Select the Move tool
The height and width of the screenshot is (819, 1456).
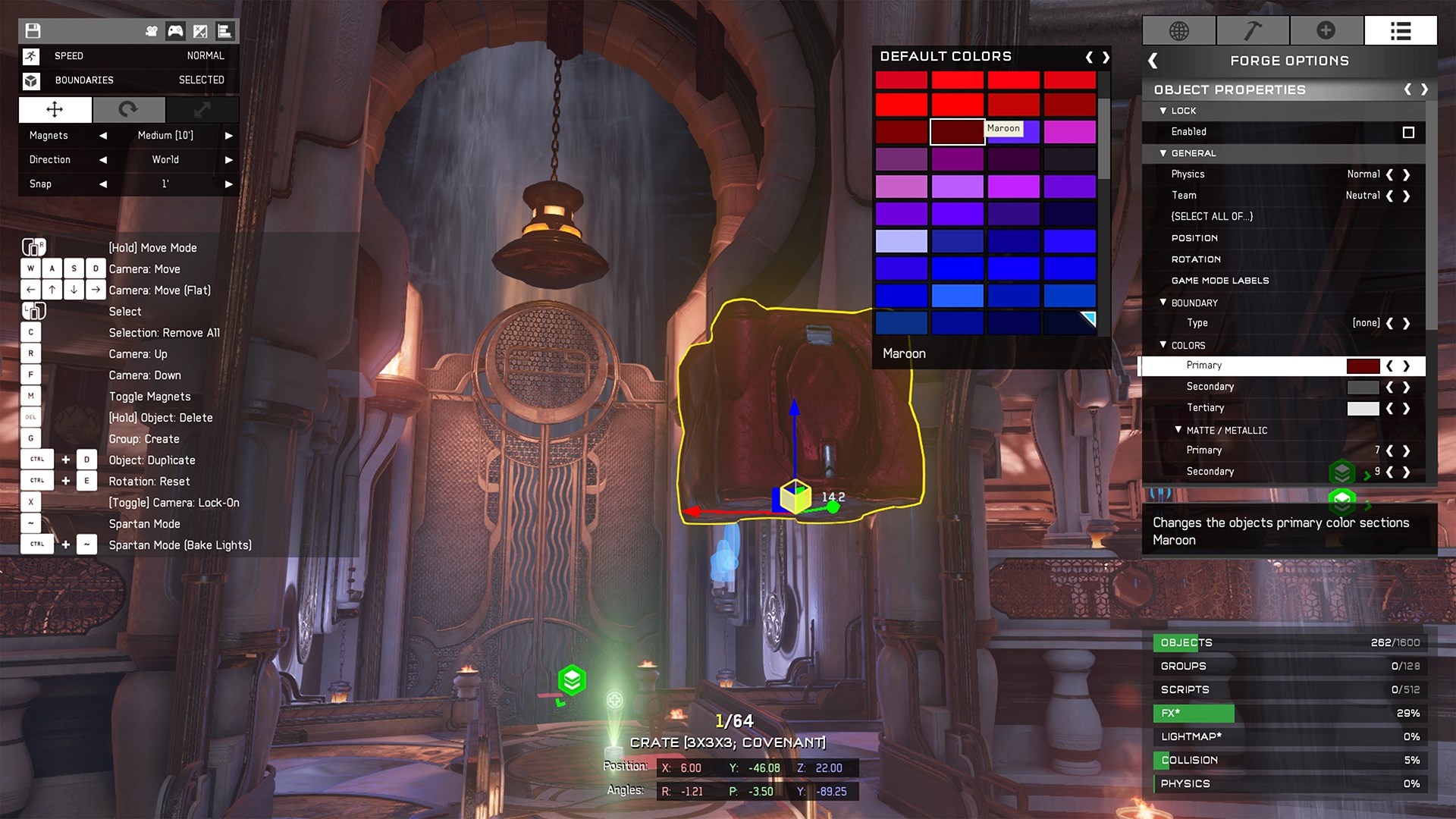coord(54,110)
